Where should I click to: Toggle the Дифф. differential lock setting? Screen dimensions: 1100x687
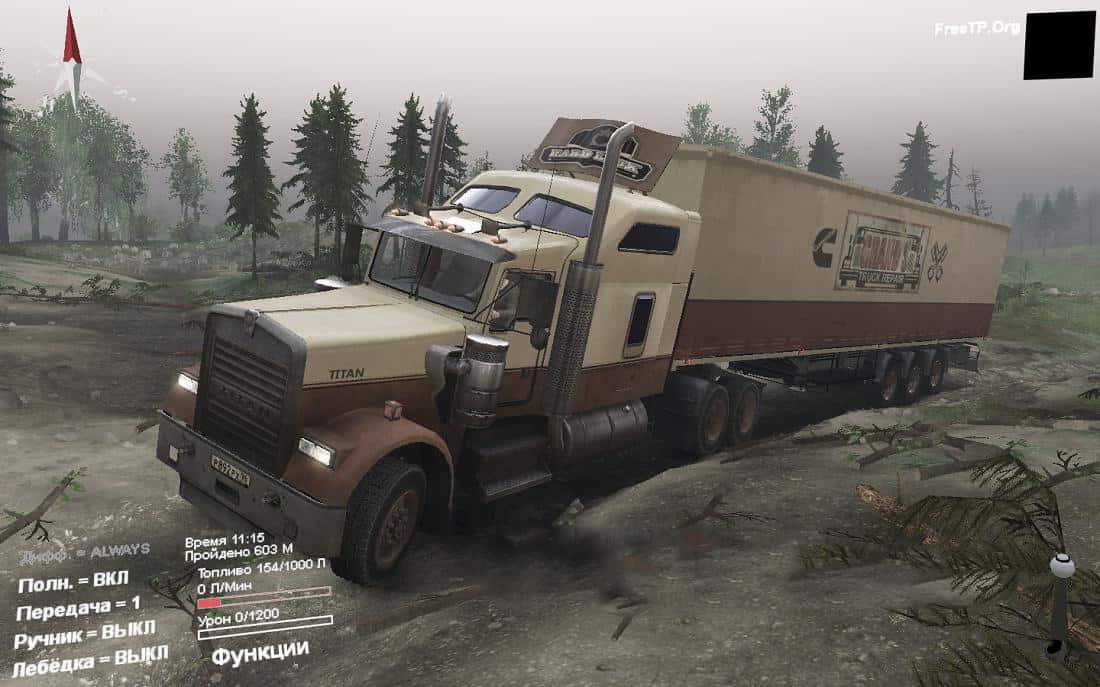(84, 551)
